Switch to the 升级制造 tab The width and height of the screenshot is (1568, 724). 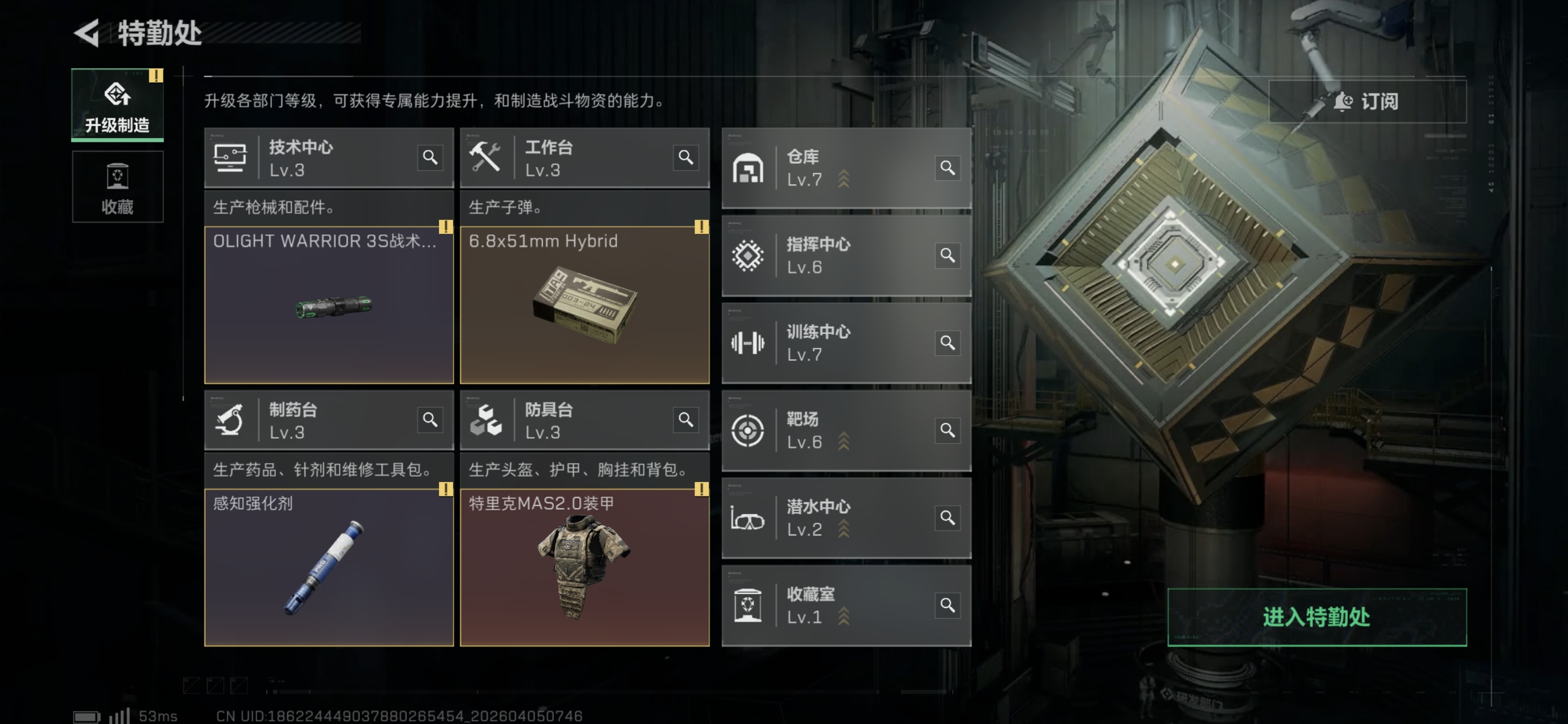[118, 105]
